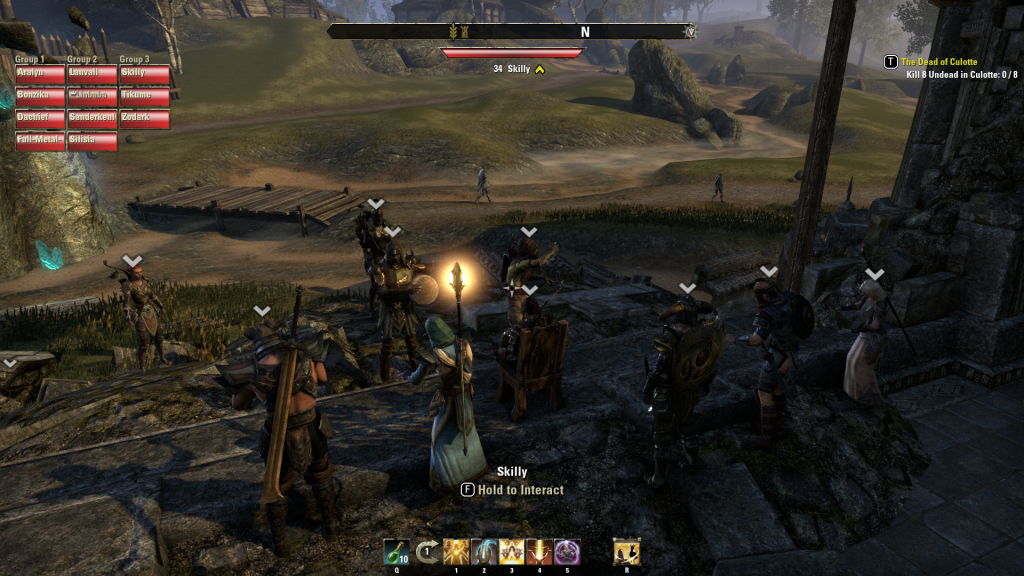This screenshot has height=576, width=1024.
Task: Select Bonzika's group frame
Action: (x=39, y=96)
